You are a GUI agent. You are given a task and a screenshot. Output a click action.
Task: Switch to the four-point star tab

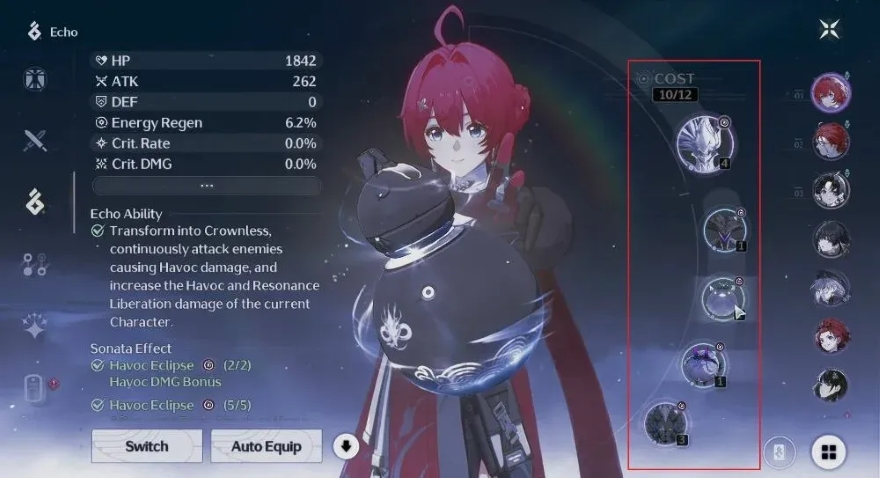point(35,326)
